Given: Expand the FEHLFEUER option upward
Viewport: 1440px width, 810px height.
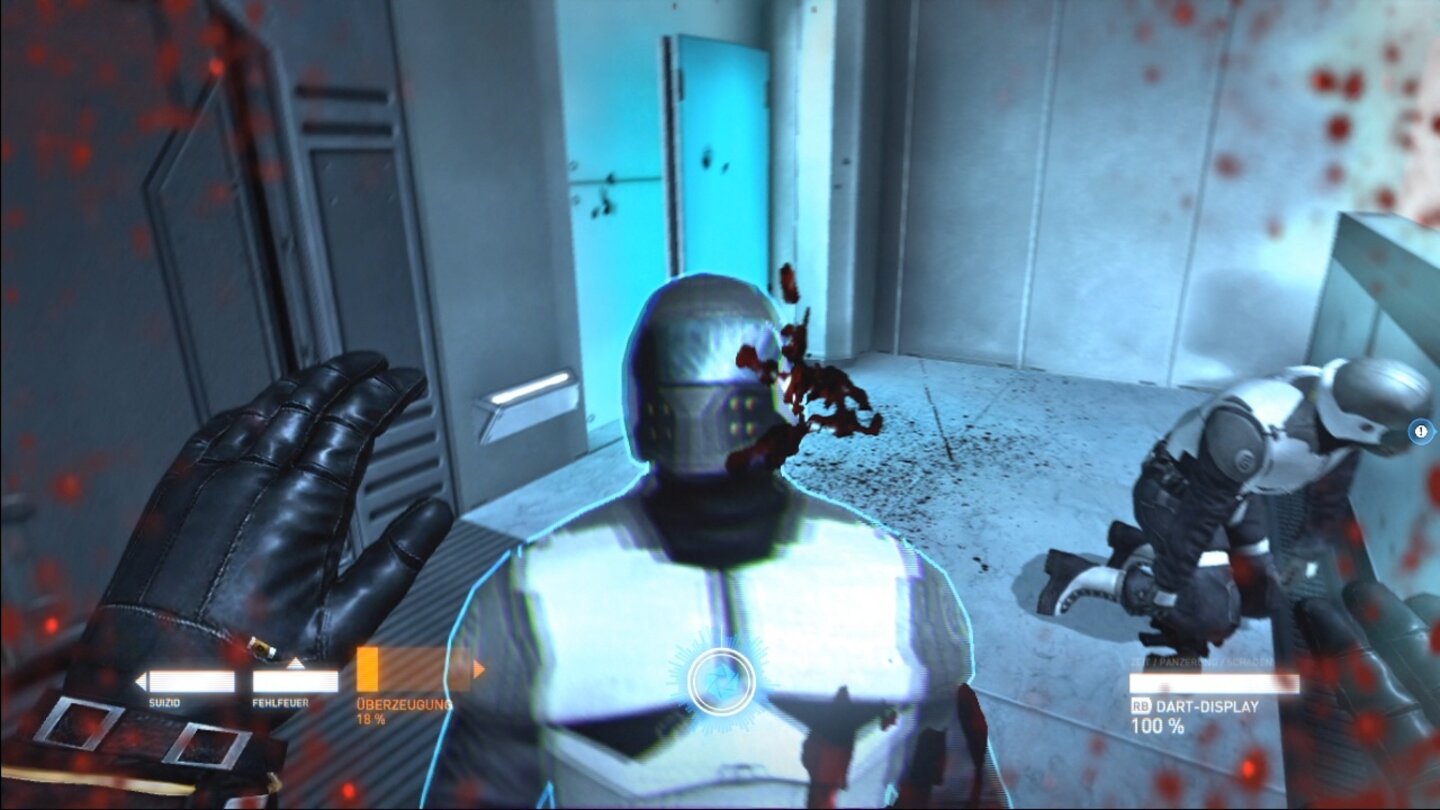Looking at the screenshot, I should [x=296, y=662].
